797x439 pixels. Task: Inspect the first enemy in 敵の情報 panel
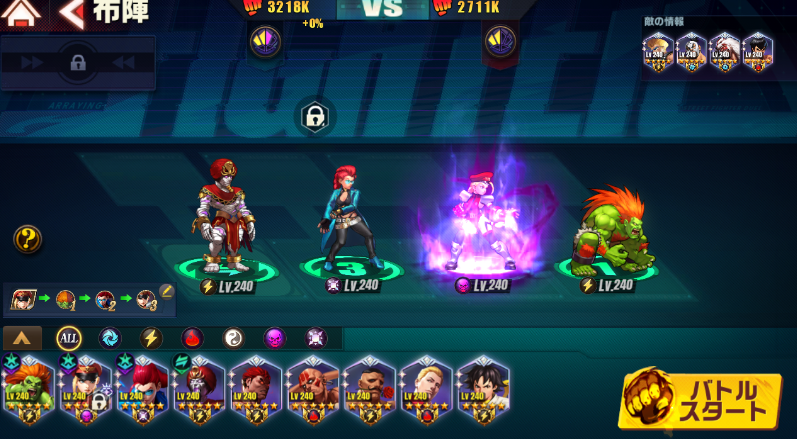point(657,50)
